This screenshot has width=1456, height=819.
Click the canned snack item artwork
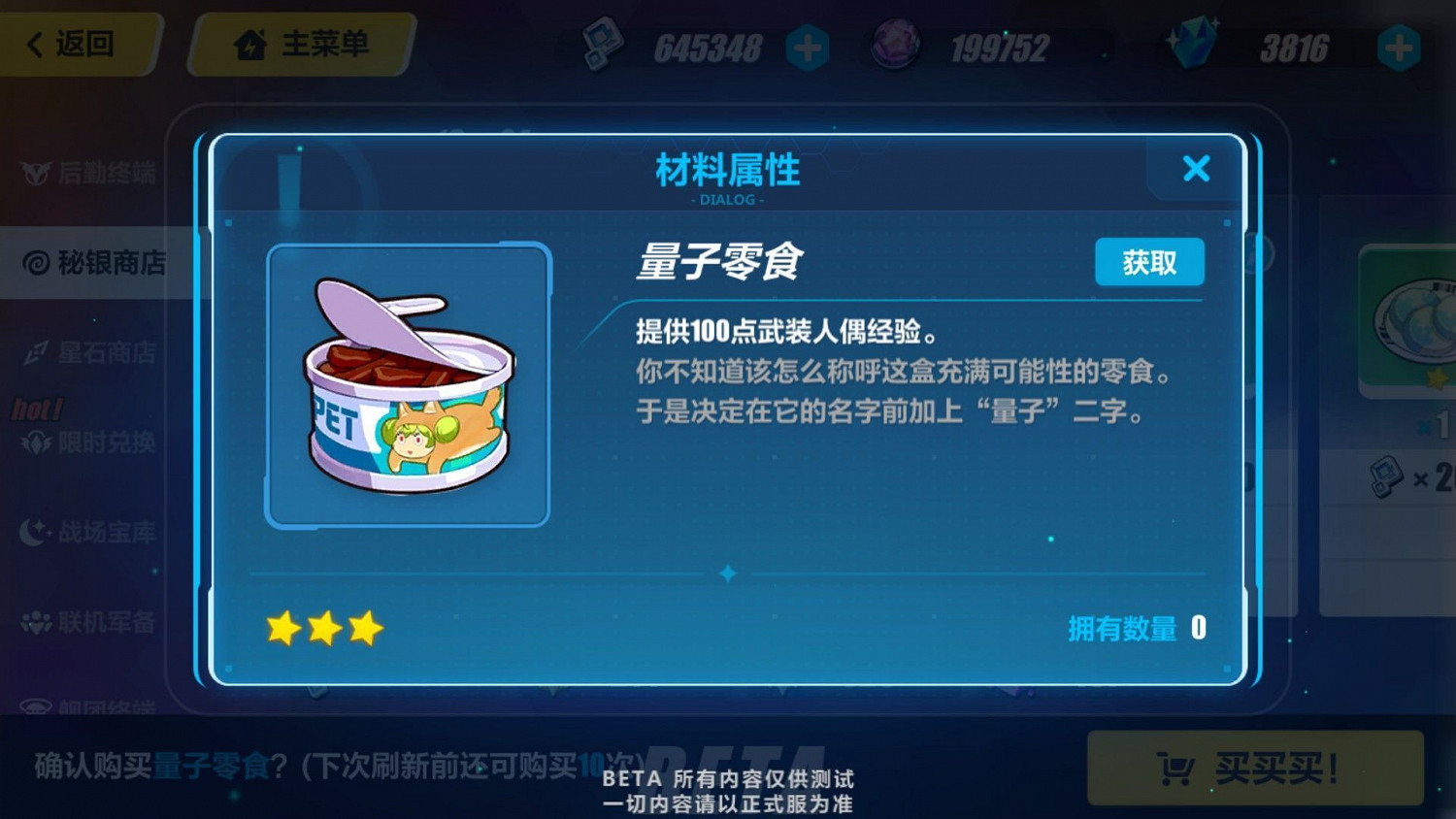(406, 382)
